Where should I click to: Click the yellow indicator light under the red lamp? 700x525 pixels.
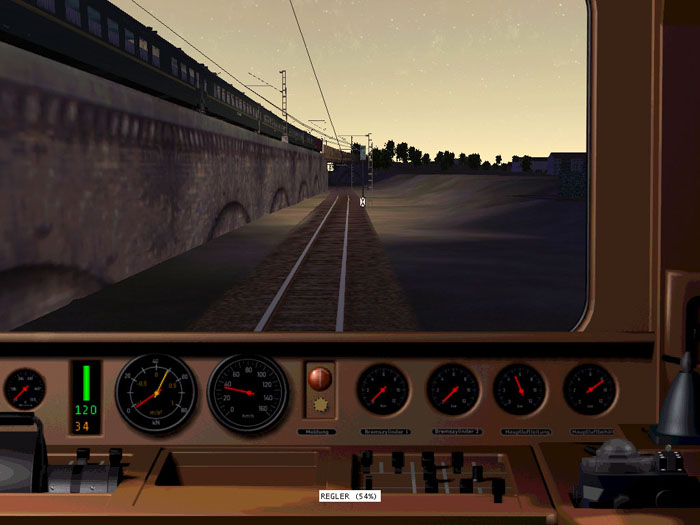coord(319,405)
